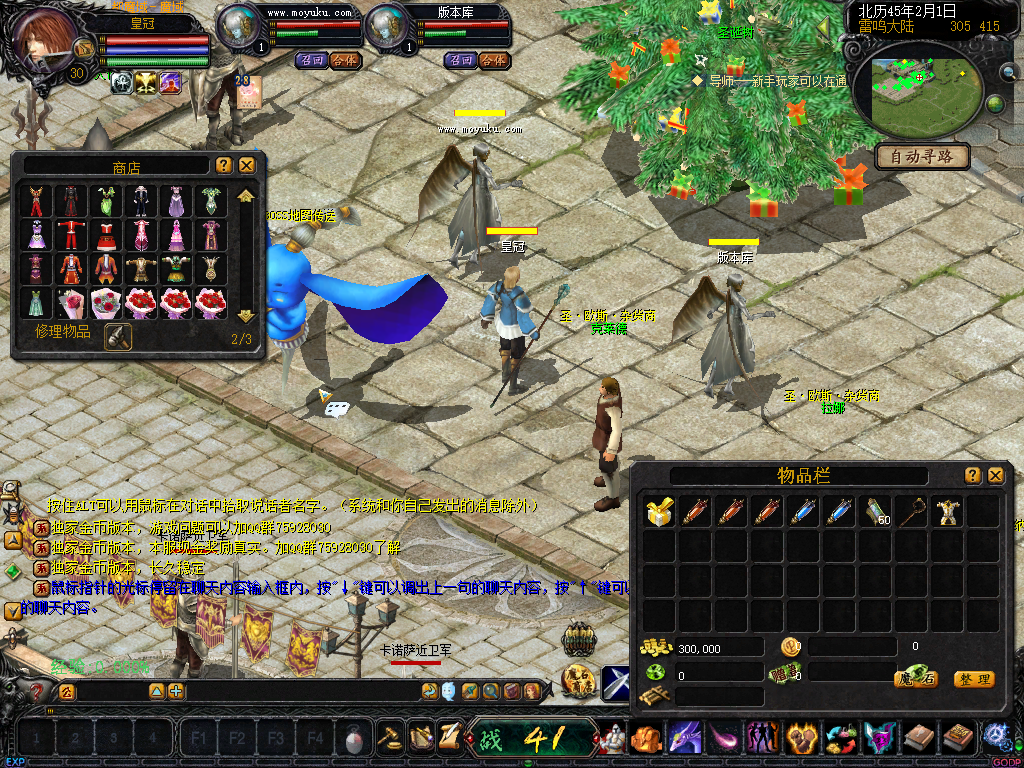Select the red Santa suit in shop

click(73, 235)
